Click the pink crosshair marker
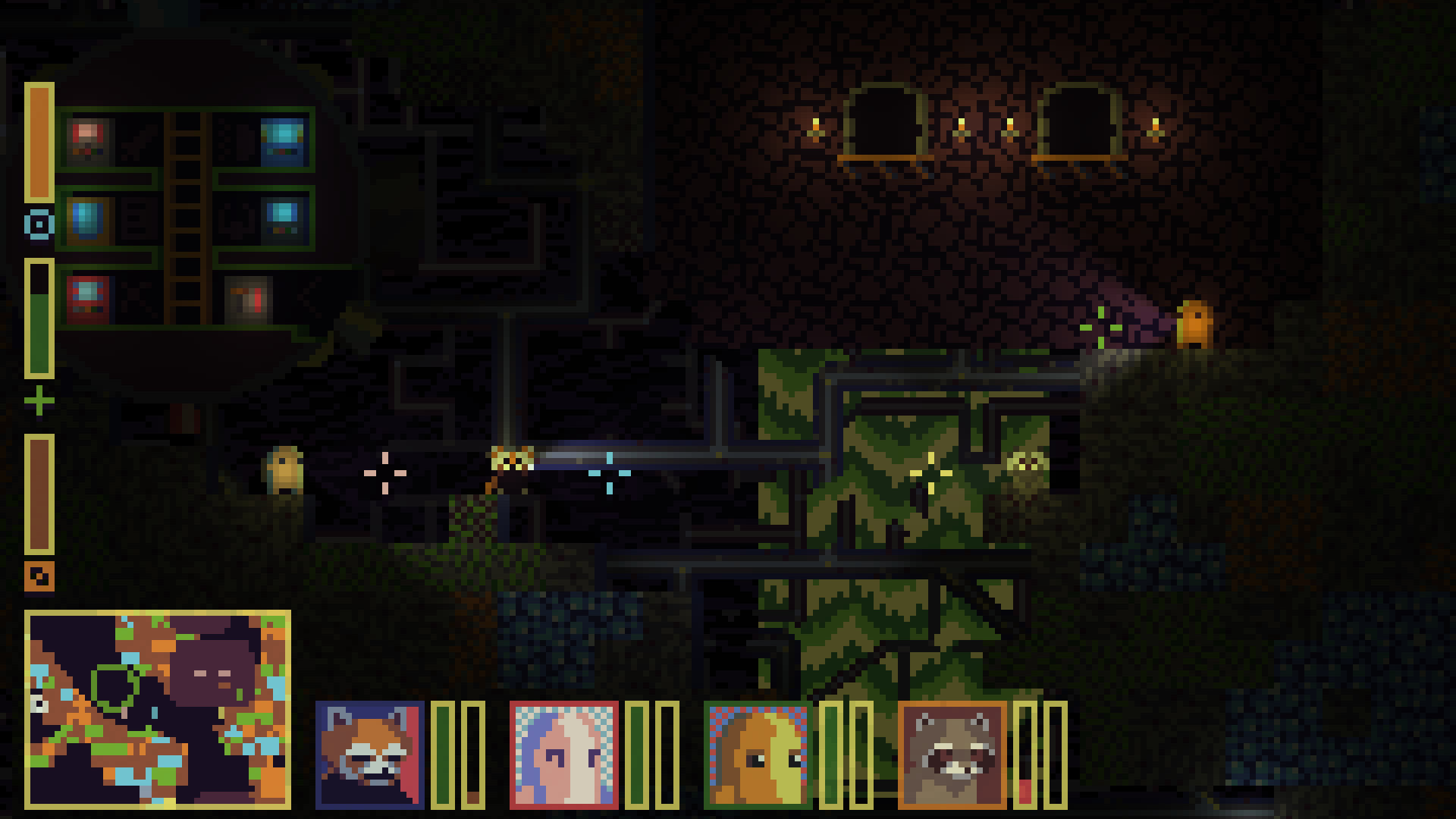Viewport: 1456px width, 819px height. pyautogui.click(x=385, y=472)
